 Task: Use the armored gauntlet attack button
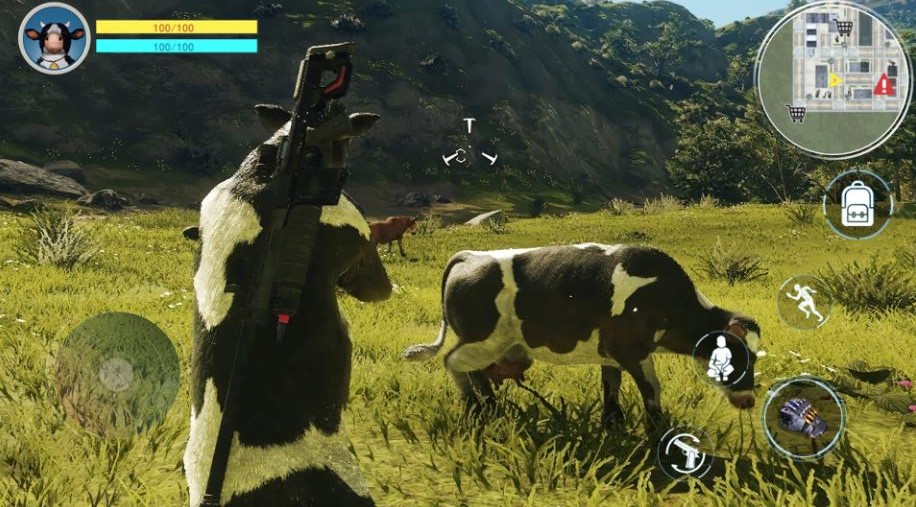[x=803, y=418]
